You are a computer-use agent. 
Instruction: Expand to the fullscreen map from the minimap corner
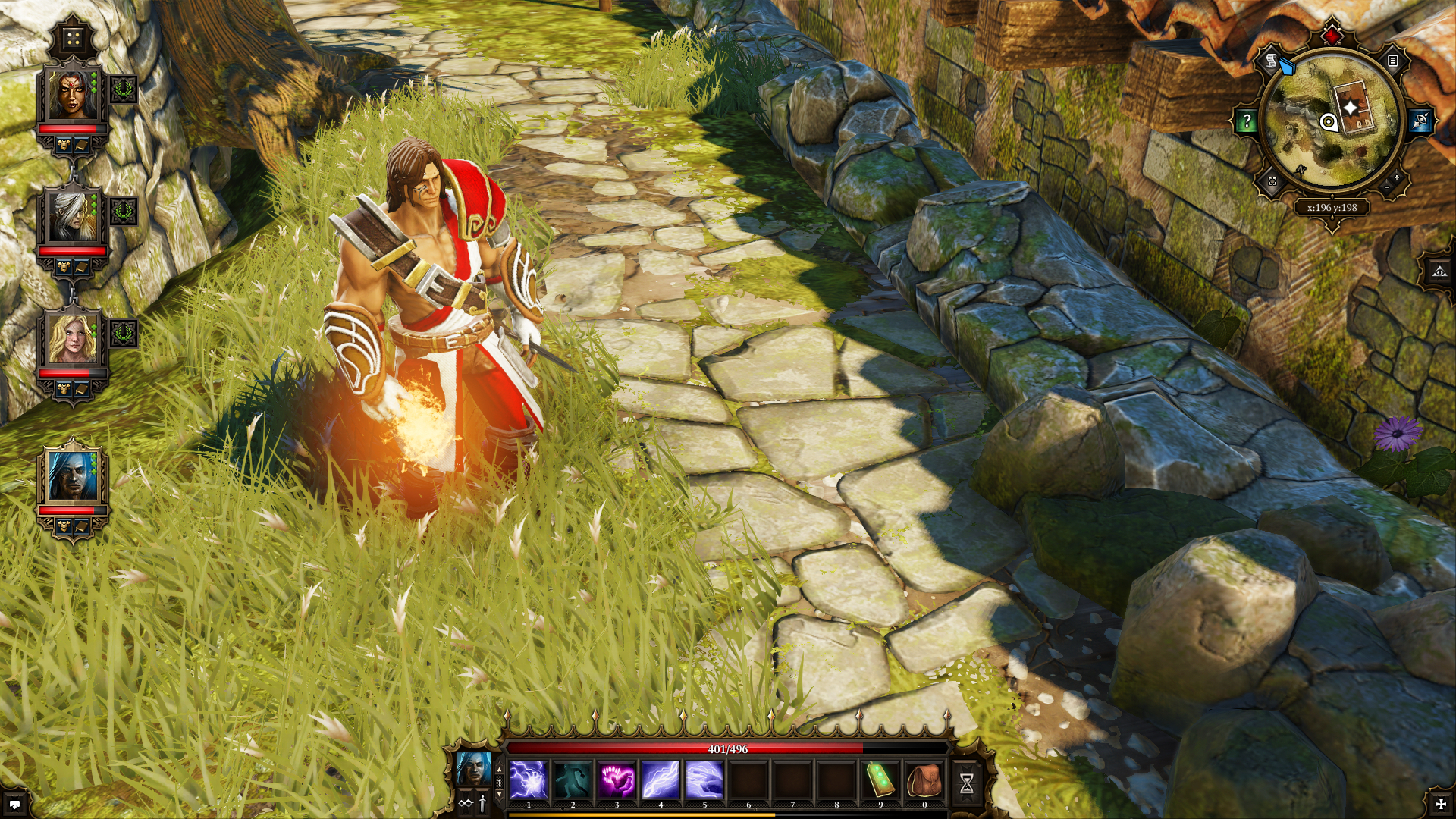[1271, 182]
